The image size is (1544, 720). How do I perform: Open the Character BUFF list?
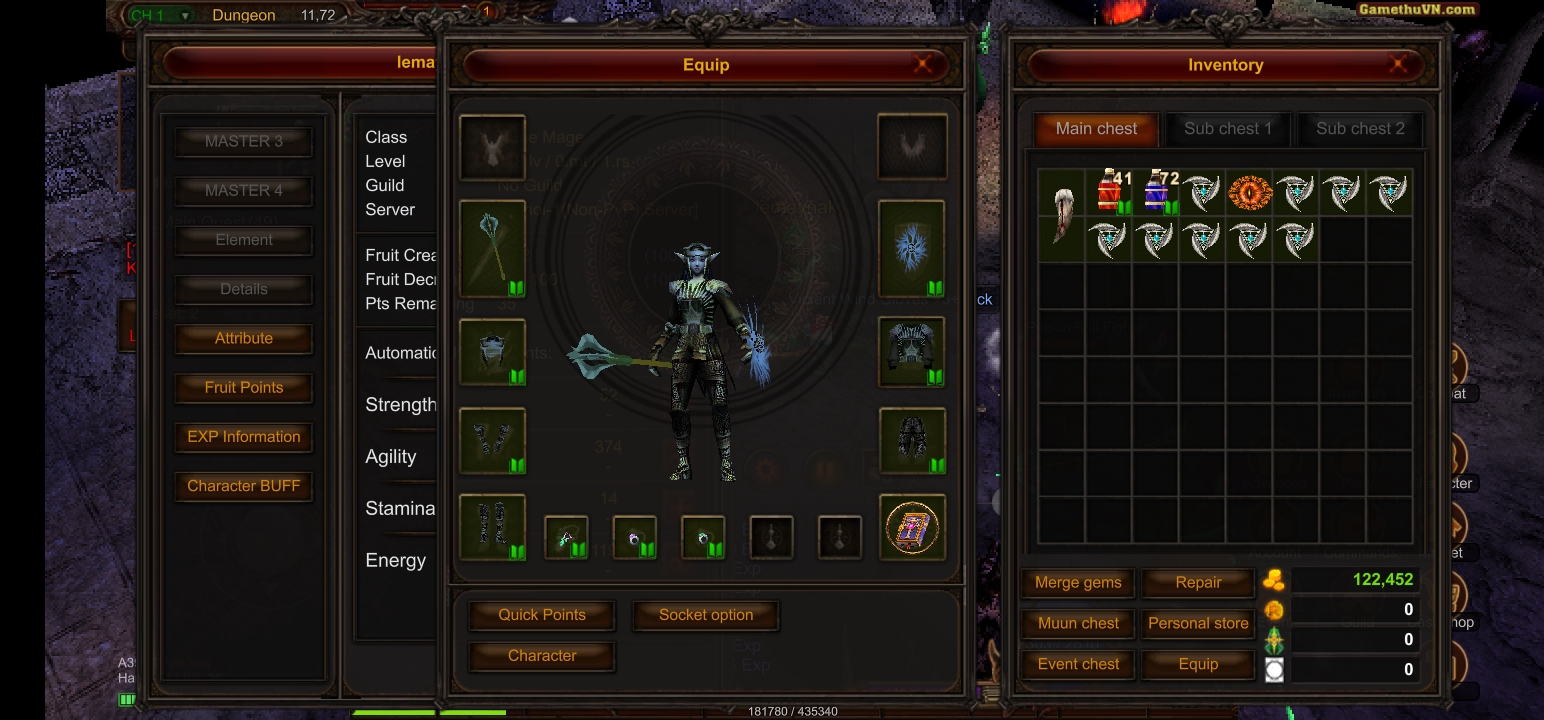[x=244, y=486]
